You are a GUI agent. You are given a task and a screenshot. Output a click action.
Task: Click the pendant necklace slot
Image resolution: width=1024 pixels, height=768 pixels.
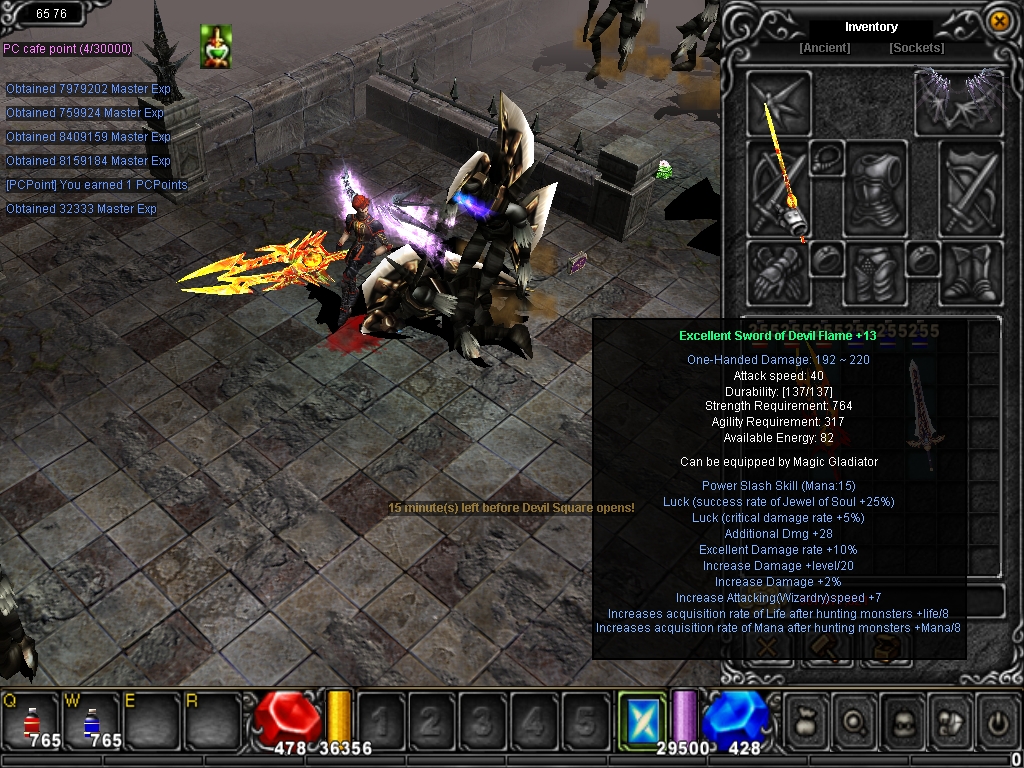coord(826,158)
